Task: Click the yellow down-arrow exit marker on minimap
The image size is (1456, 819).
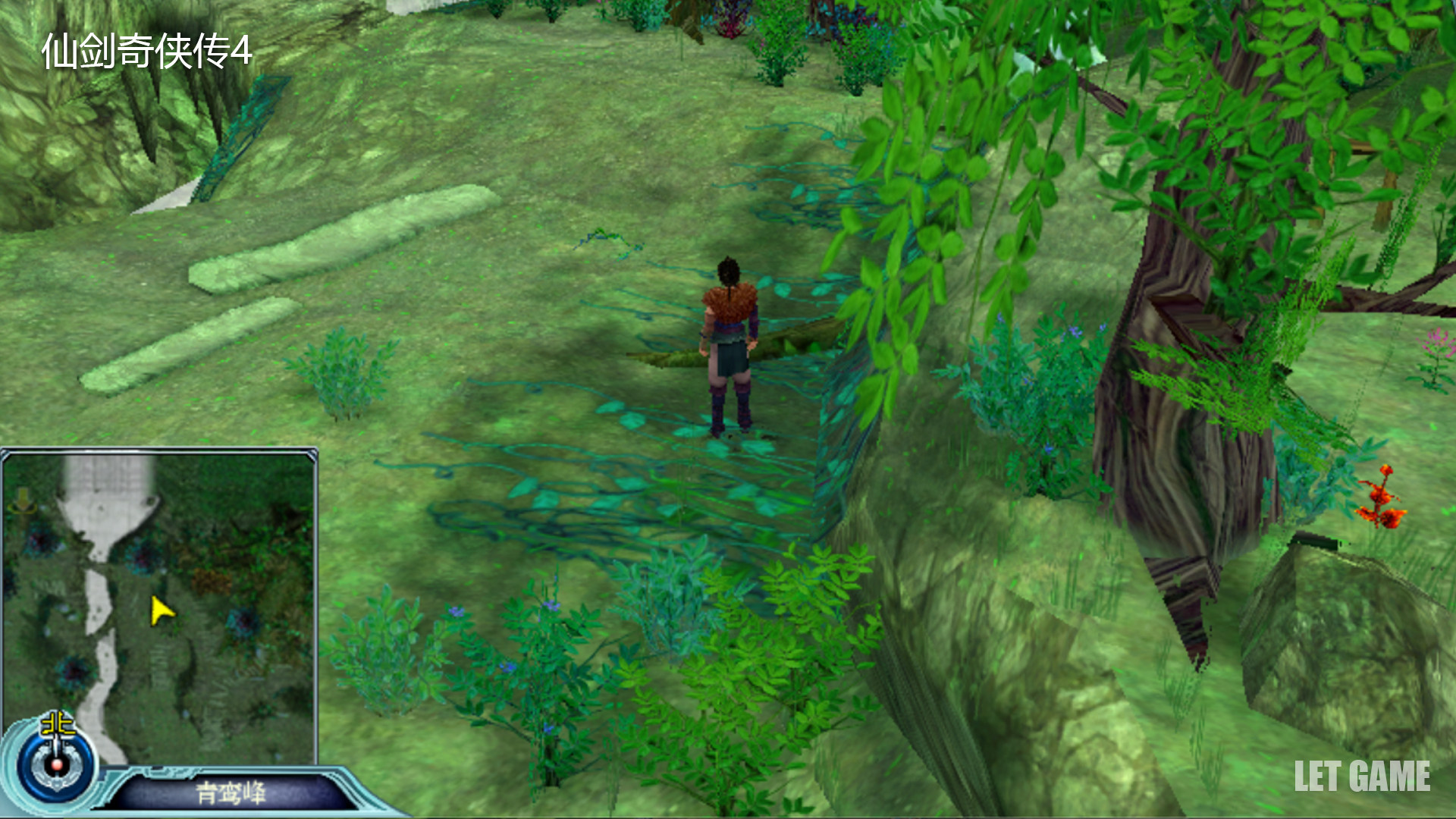Action: pyautogui.click(x=22, y=500)
